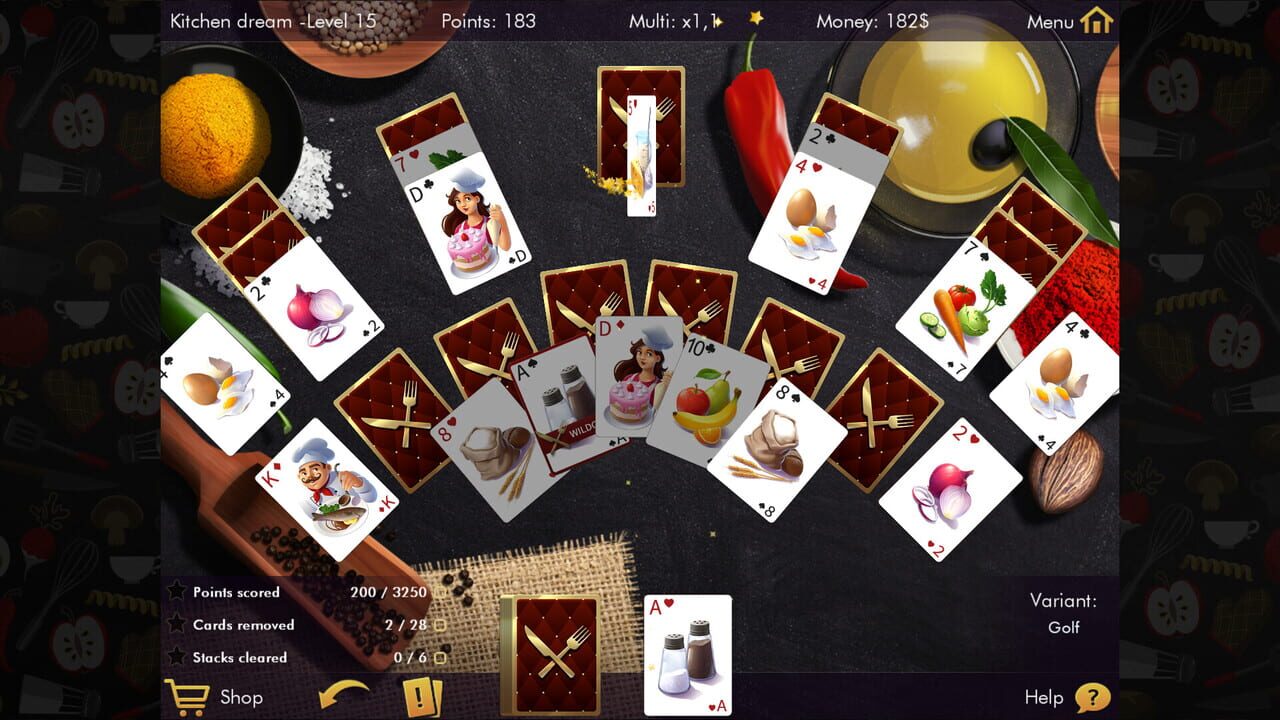Click the star beside Stacks cleared
The image size is (1280, 720).
[x=177, y=657]
